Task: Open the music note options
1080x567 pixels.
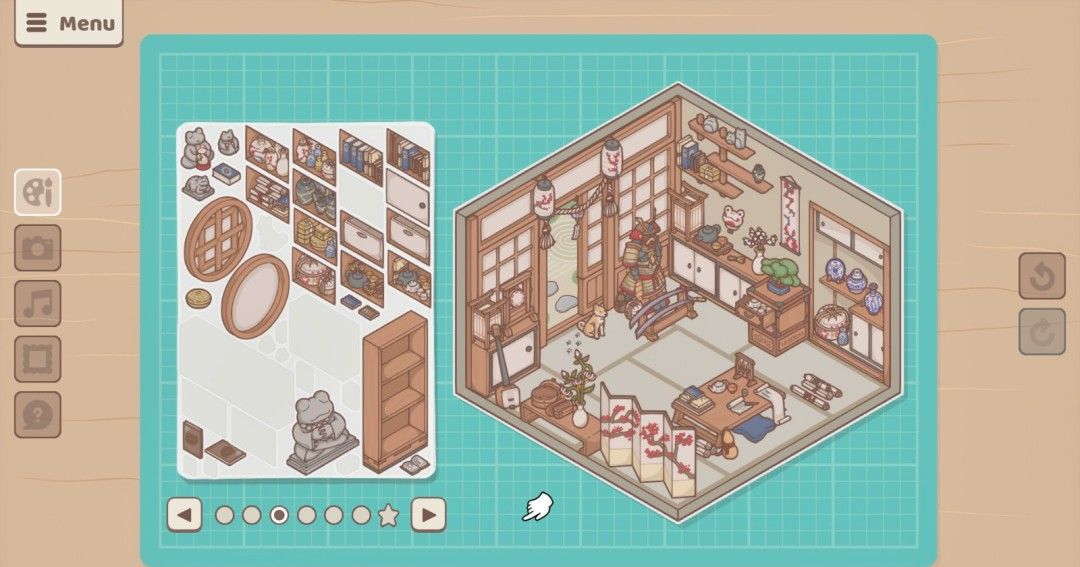Action: point(38,303)
